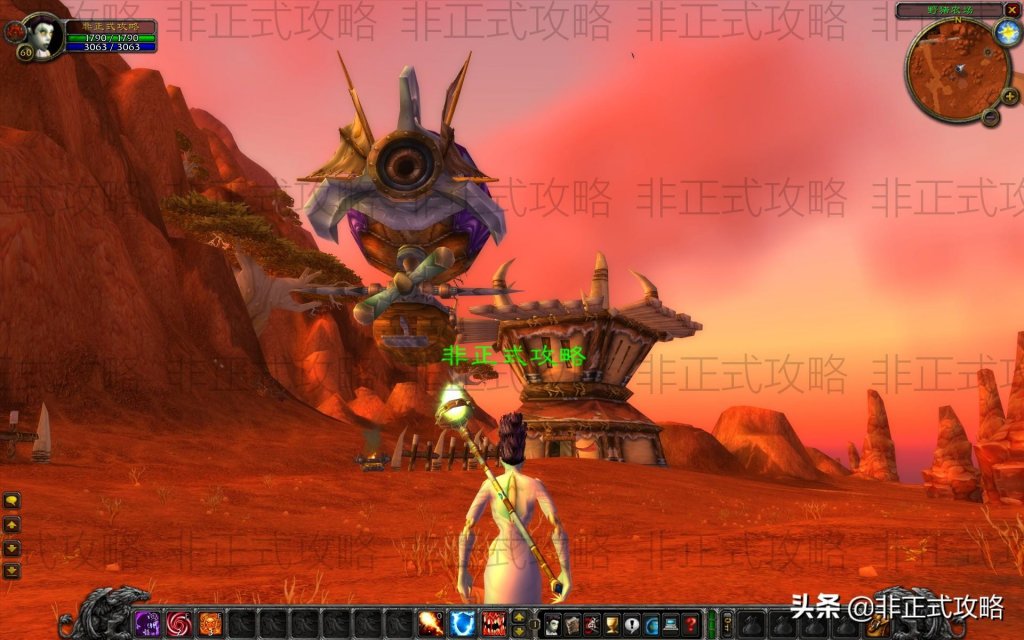The width and height of the screenshot is (1024, 640).
Task: Open the character info micro button
Action: [553, 624]
